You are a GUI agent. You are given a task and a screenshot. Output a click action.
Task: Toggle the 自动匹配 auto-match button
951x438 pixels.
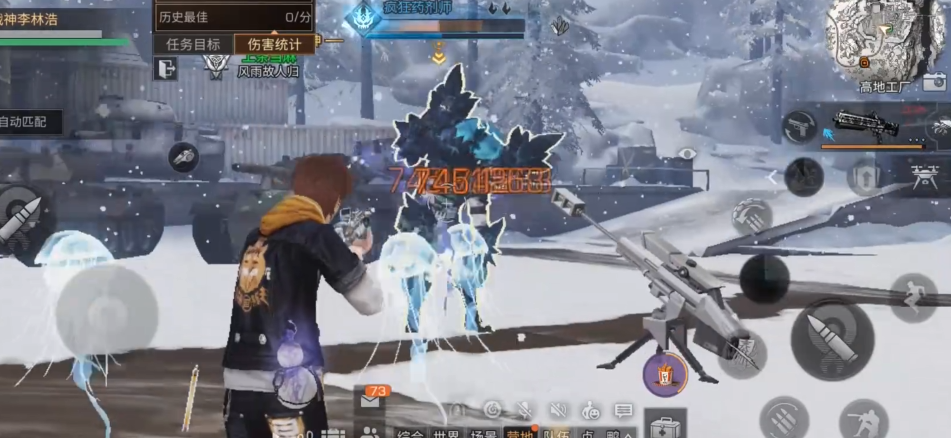[28, 122]
